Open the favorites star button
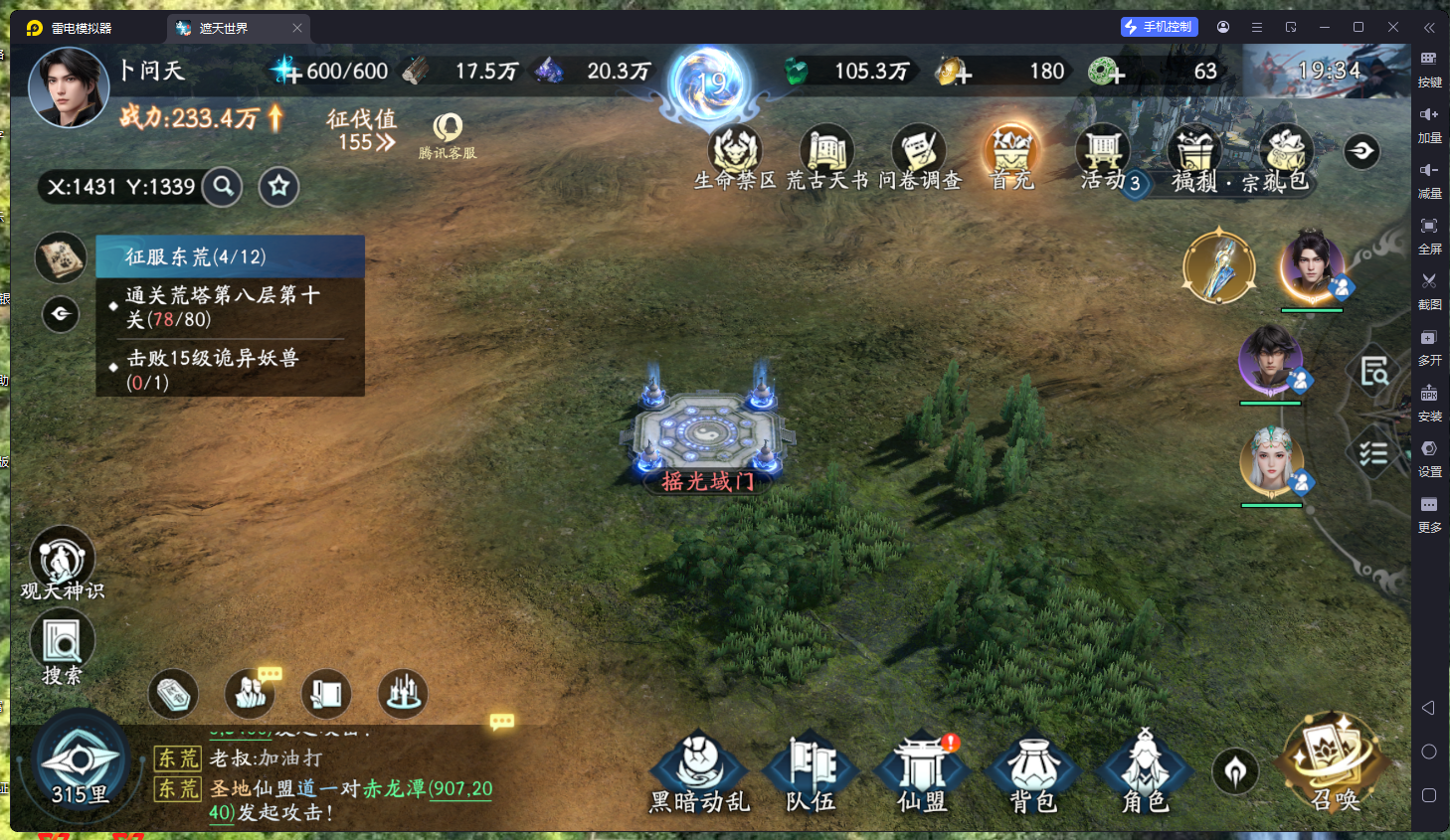Viewport: 1450px width, 840px height. point(279,186)
